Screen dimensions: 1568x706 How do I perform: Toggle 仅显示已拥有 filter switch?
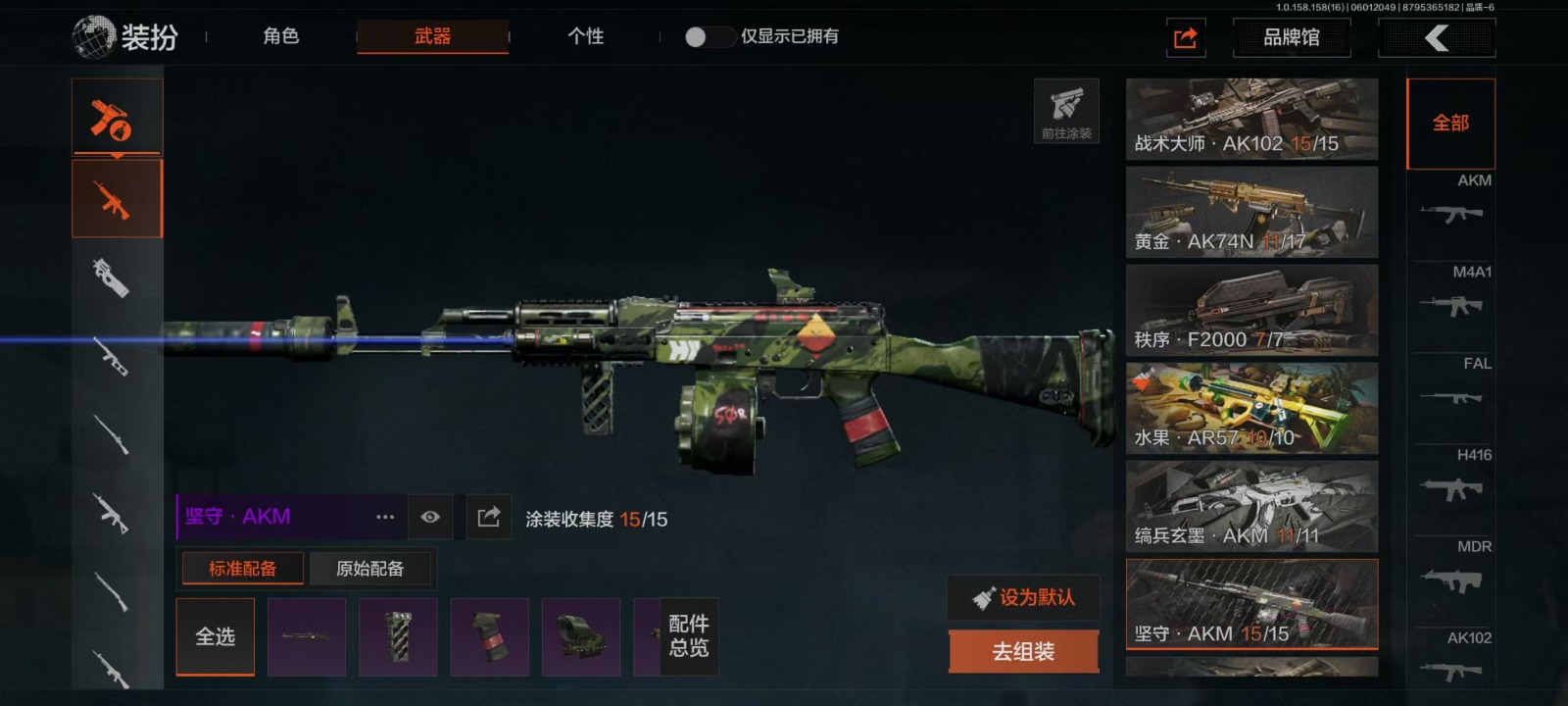(710, 36)
